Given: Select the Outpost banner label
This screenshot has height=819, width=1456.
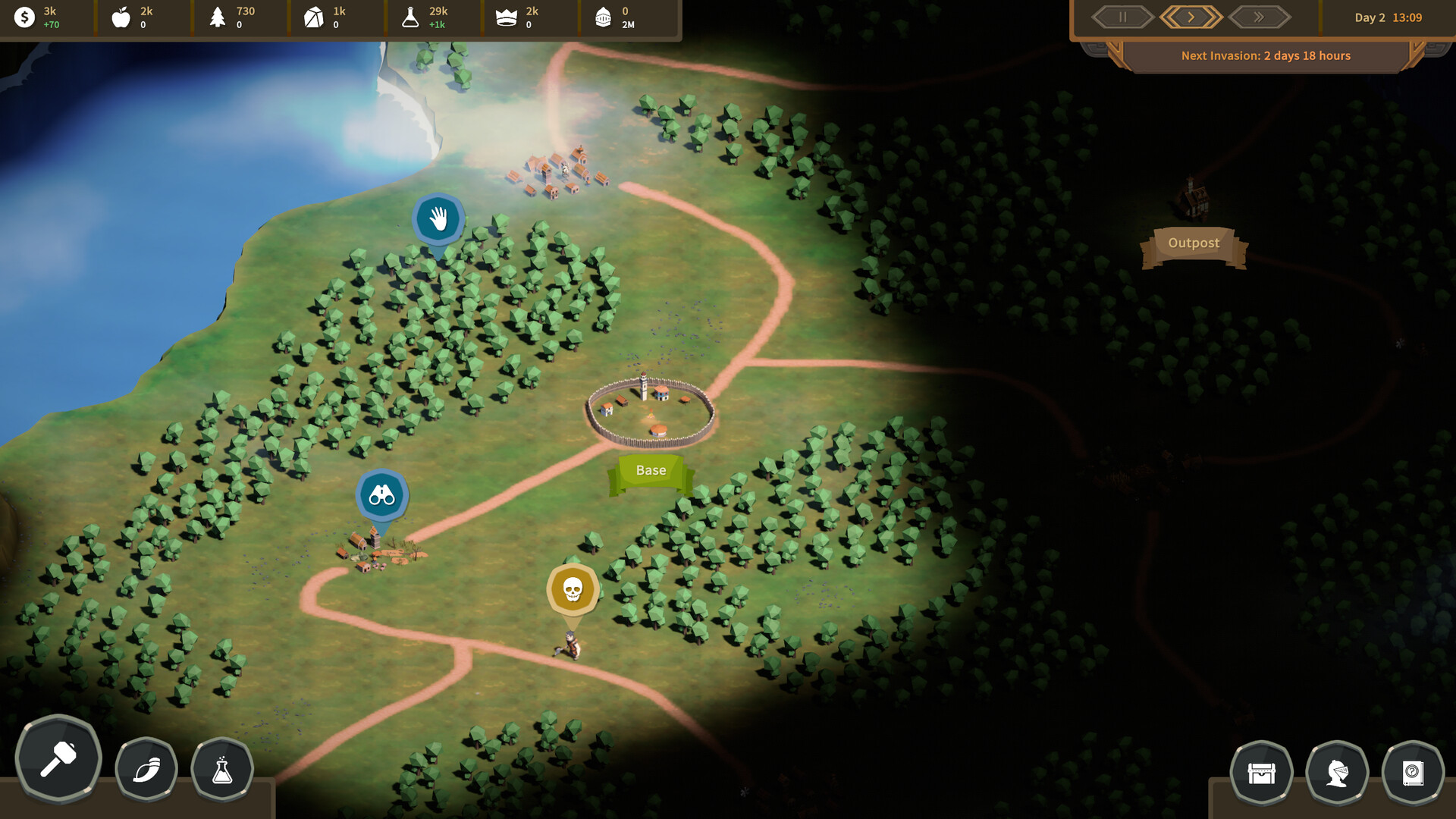Looking at the screenshot, I should coord(1194,243).
